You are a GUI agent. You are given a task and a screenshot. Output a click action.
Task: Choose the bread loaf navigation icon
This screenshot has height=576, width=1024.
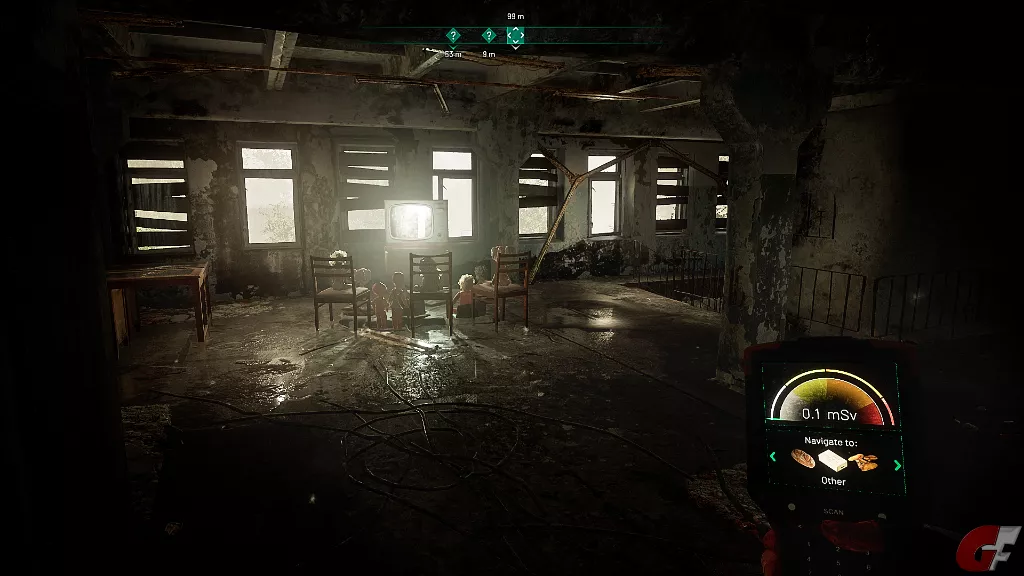point(804,459)
